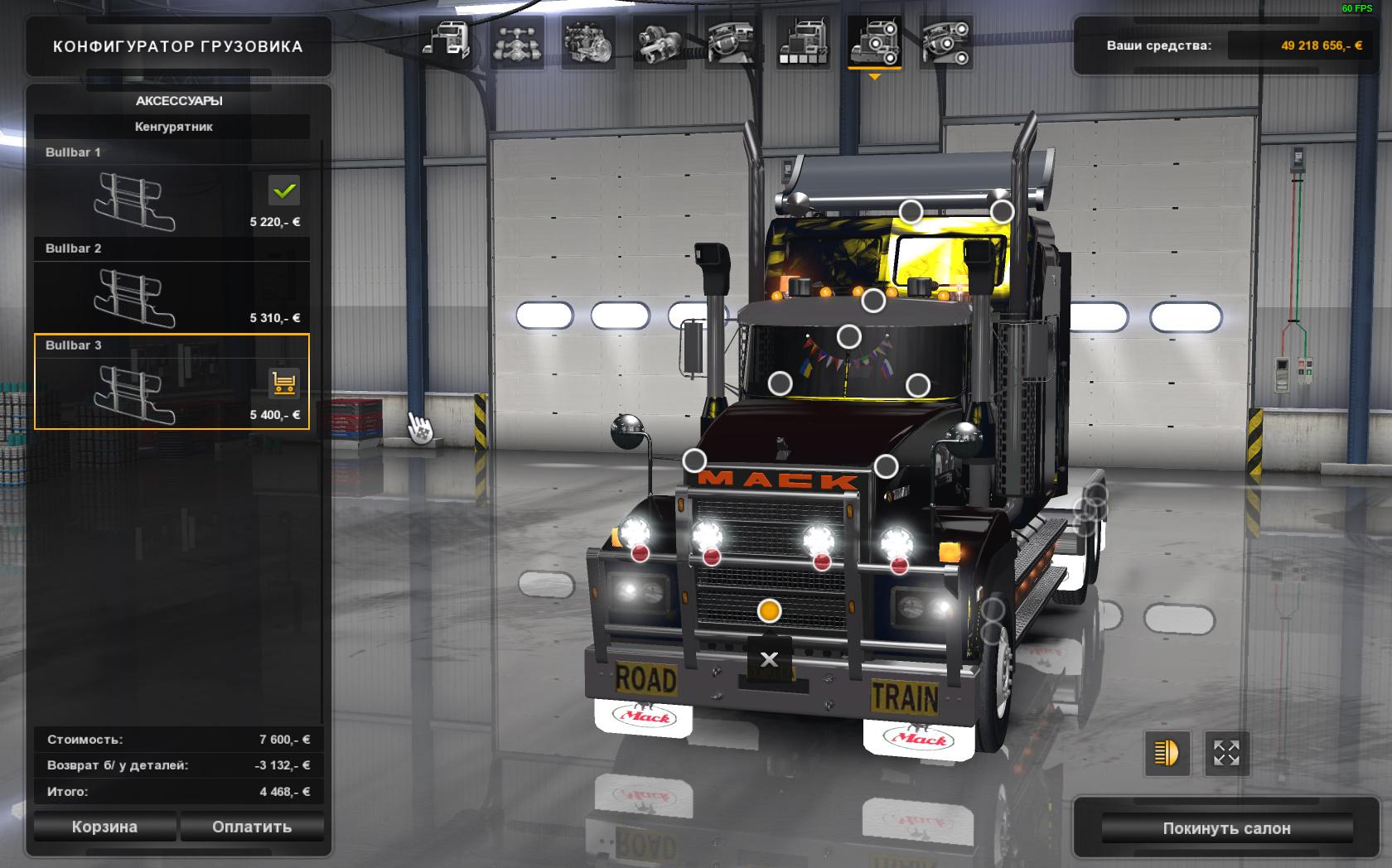
Task: Open the Корзина cart
Action: pyautogui.click(x=104, y=827)
